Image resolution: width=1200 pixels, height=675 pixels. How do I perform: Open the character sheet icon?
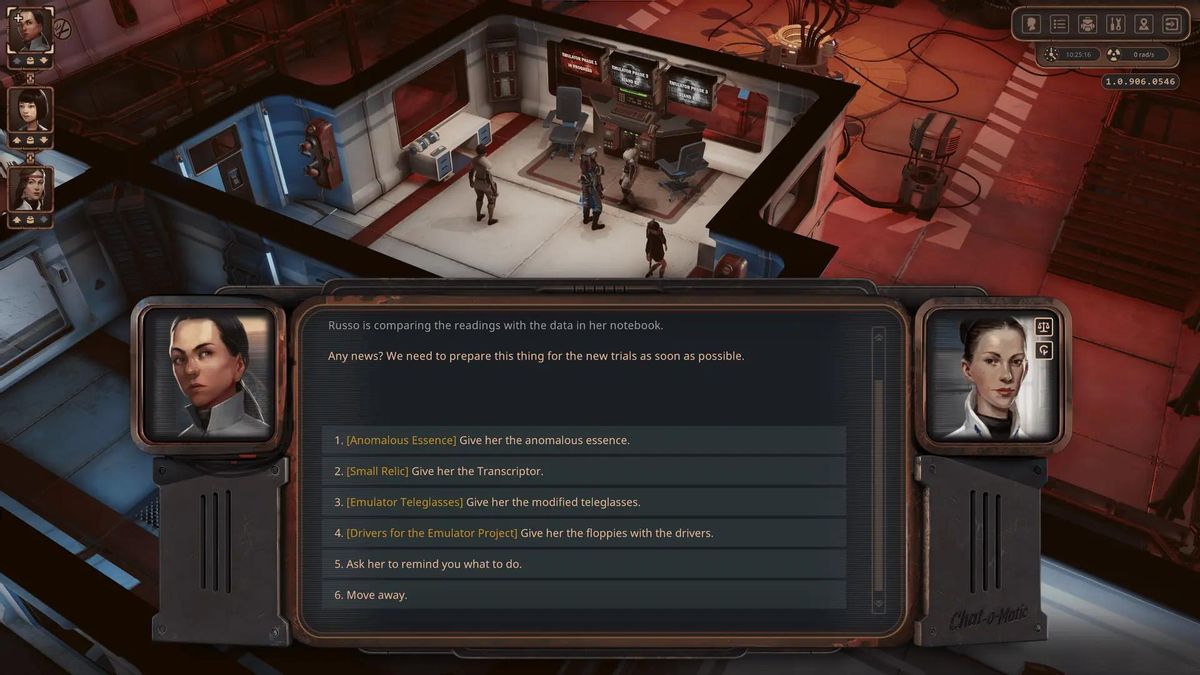coord(1032,24)
